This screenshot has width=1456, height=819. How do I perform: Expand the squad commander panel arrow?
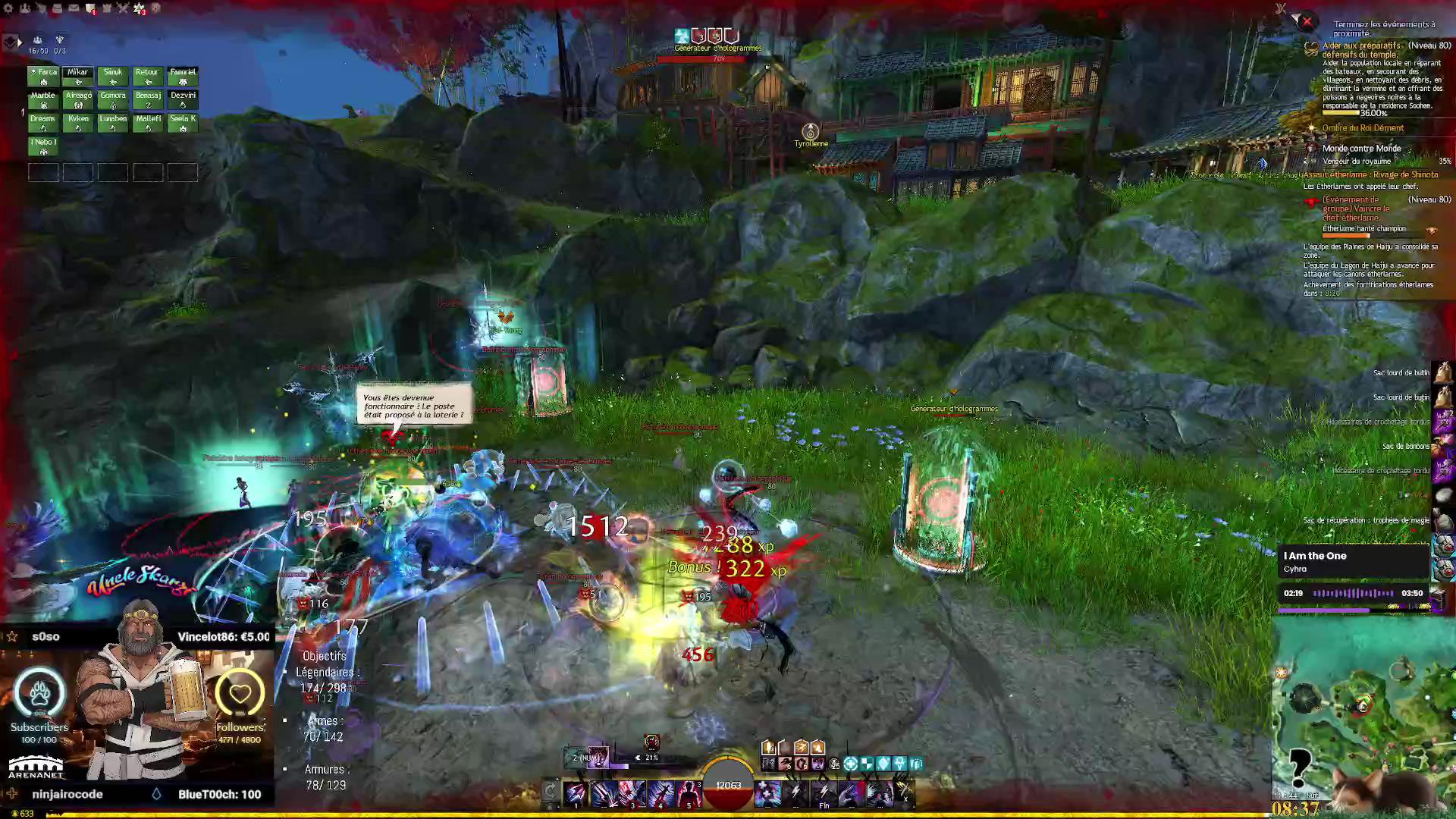(x=19, y=42)
